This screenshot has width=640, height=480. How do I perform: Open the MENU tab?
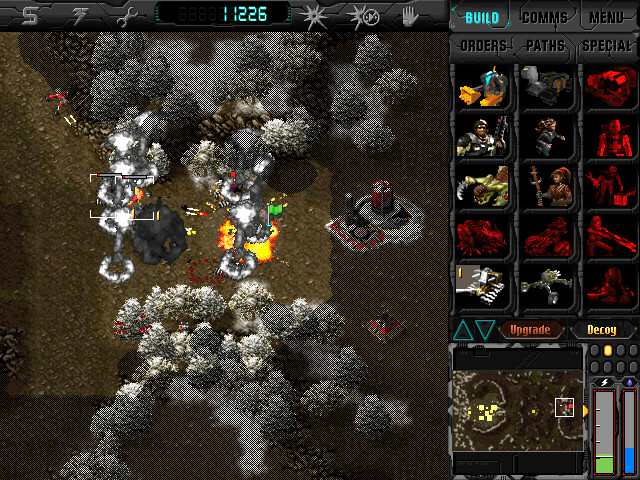[x=607, y=17]
